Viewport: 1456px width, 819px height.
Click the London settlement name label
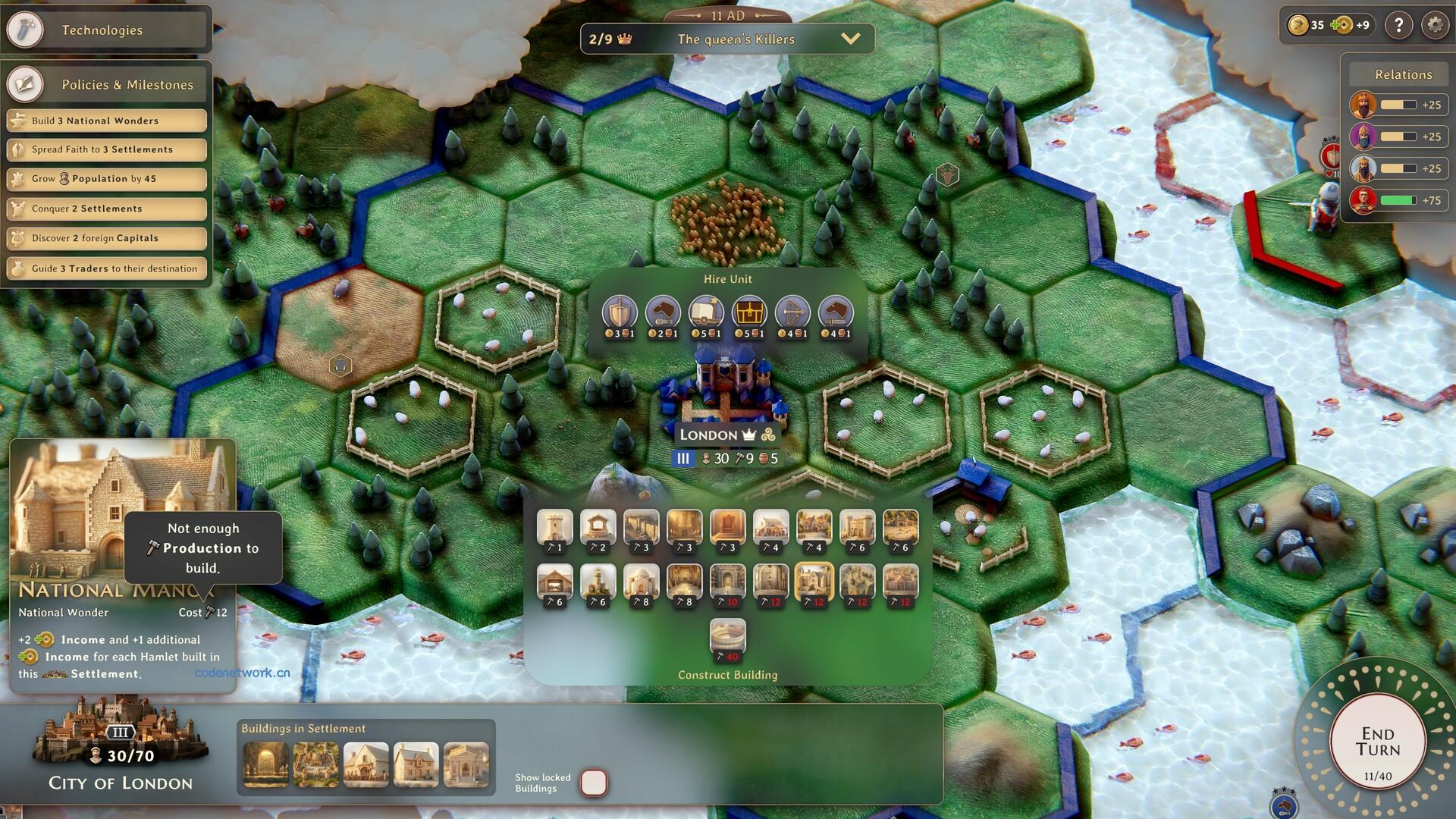pos(711,435)
